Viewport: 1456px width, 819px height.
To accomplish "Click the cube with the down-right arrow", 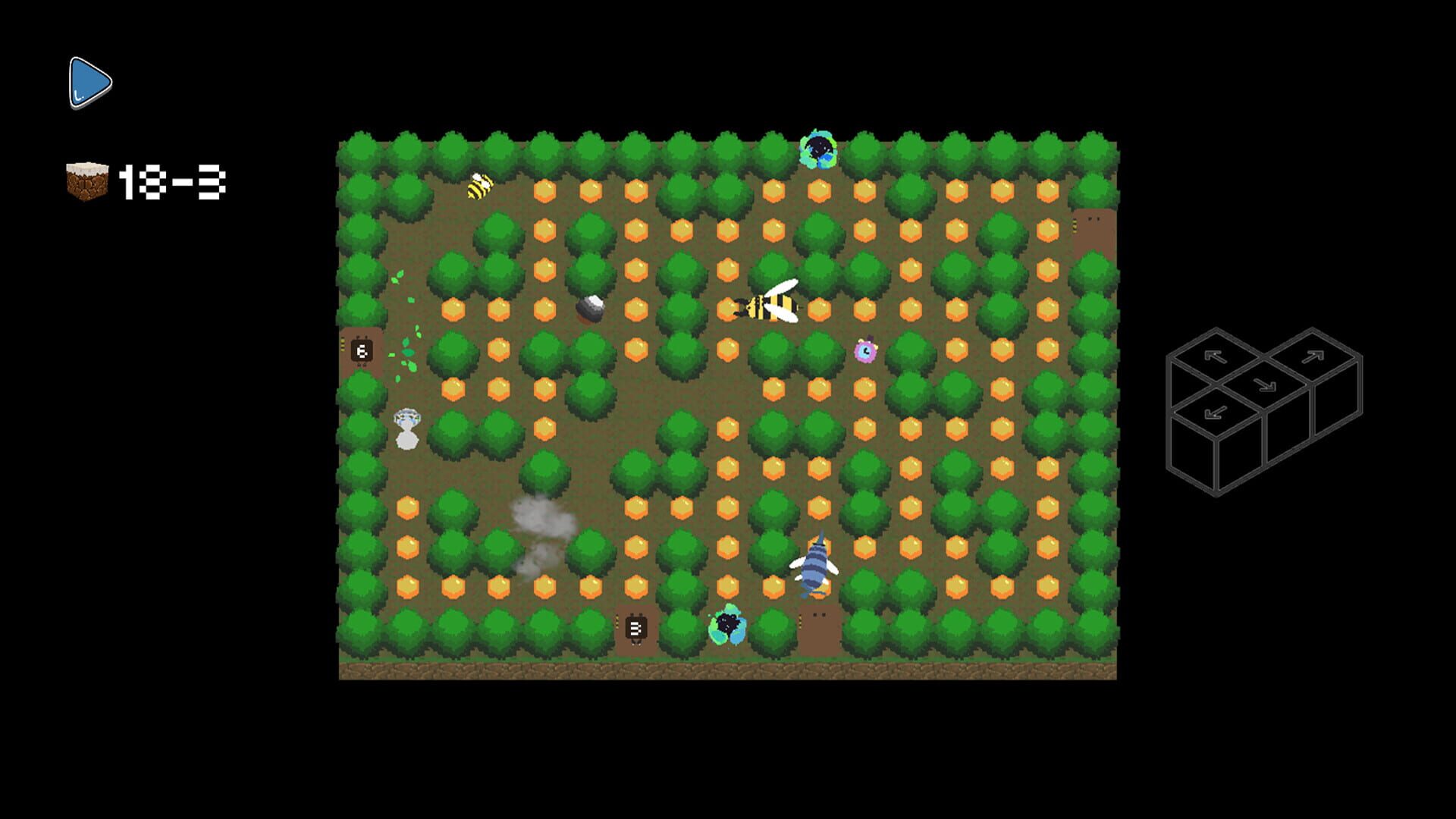I will tap(1265, 385).
